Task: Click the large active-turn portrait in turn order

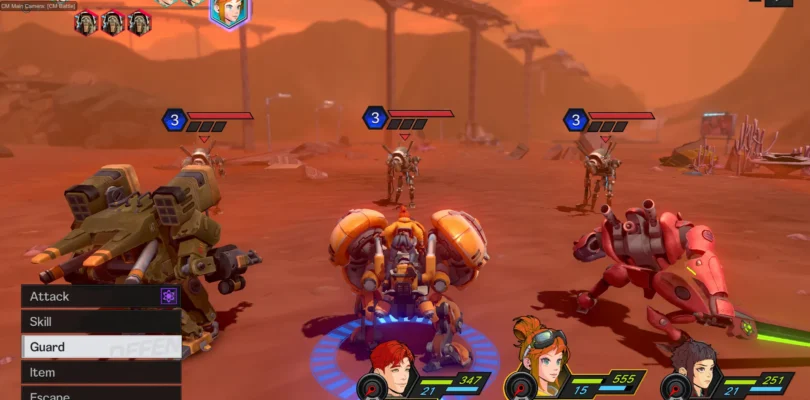Action: click(x=230, y=12)
